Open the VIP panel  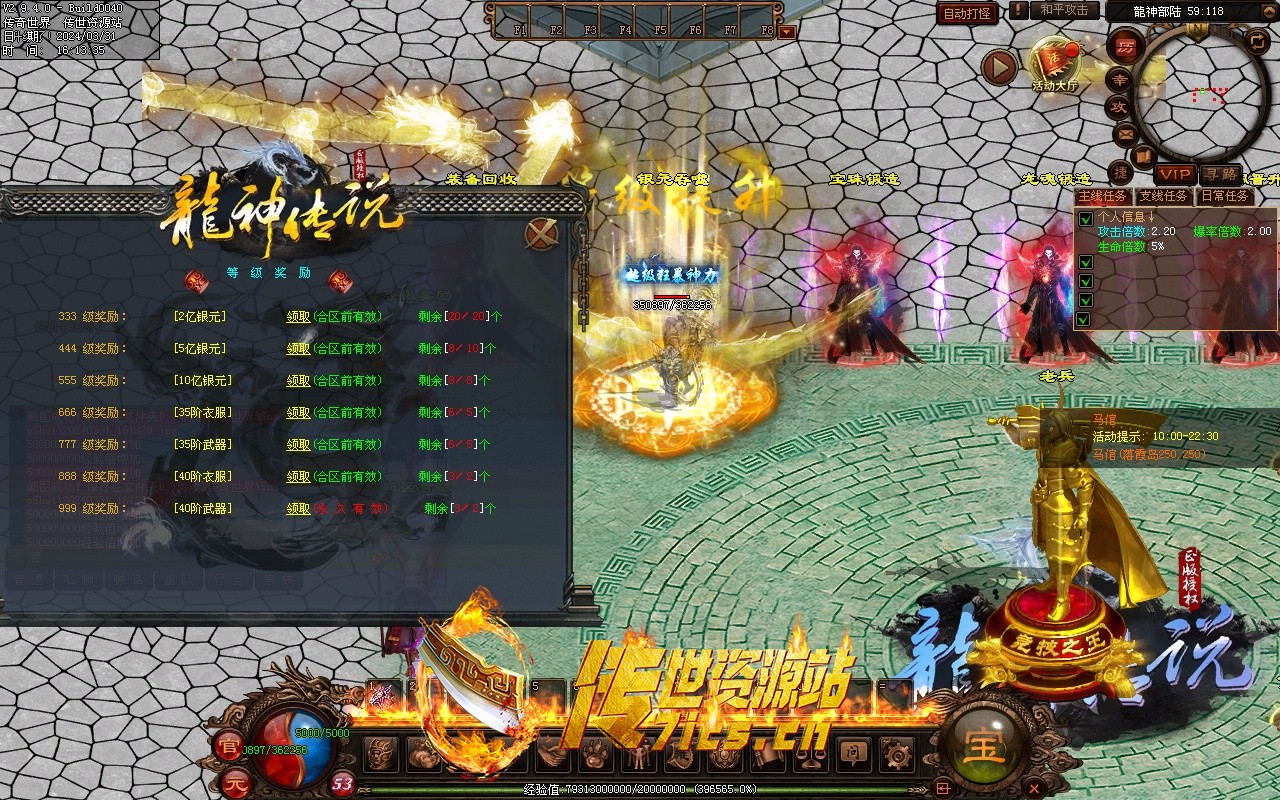pos(1174,175)
